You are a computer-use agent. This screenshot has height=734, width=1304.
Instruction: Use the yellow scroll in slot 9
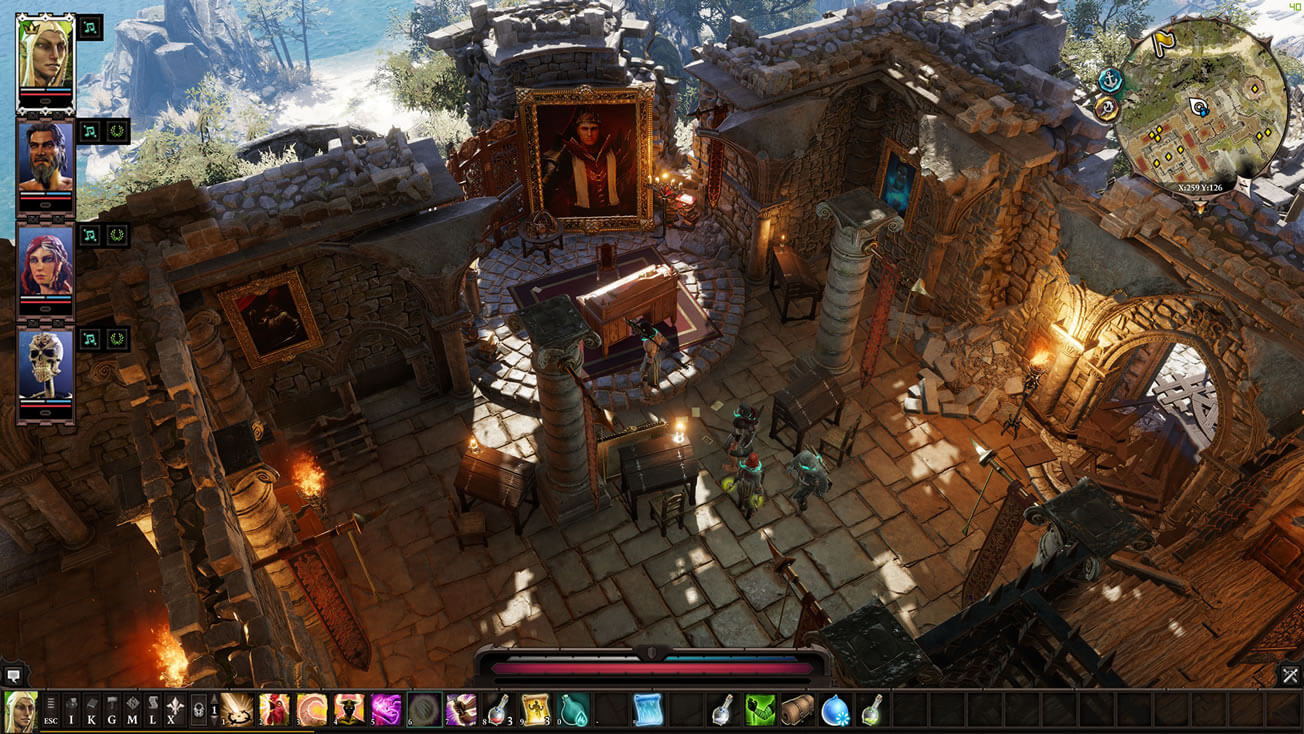(535, 710)
